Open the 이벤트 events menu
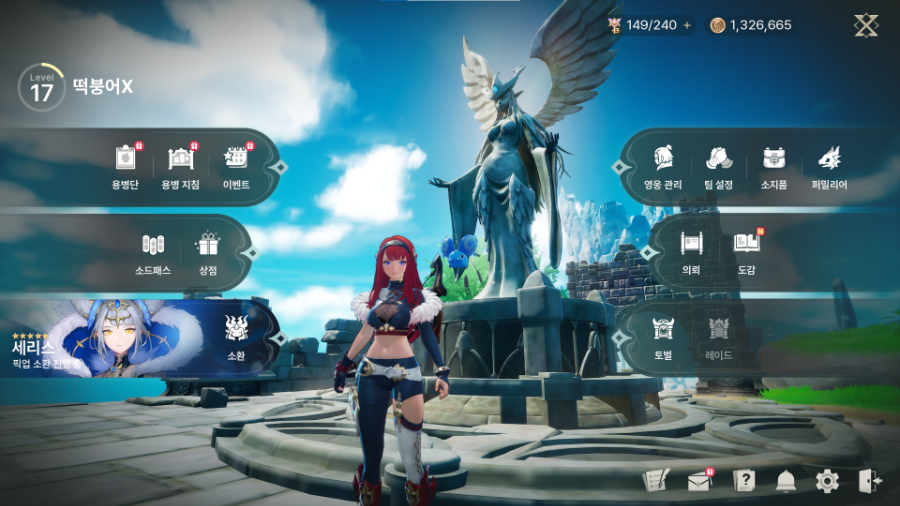 click(x=236, y=165)
